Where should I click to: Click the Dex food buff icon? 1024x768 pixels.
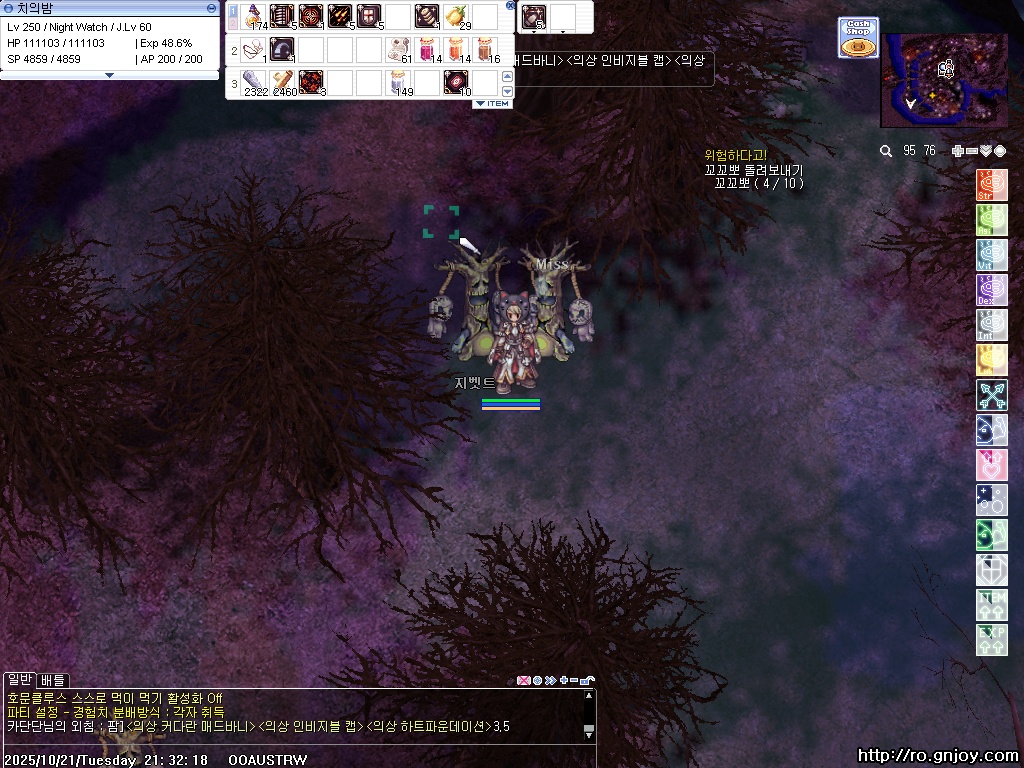(991, 290)
